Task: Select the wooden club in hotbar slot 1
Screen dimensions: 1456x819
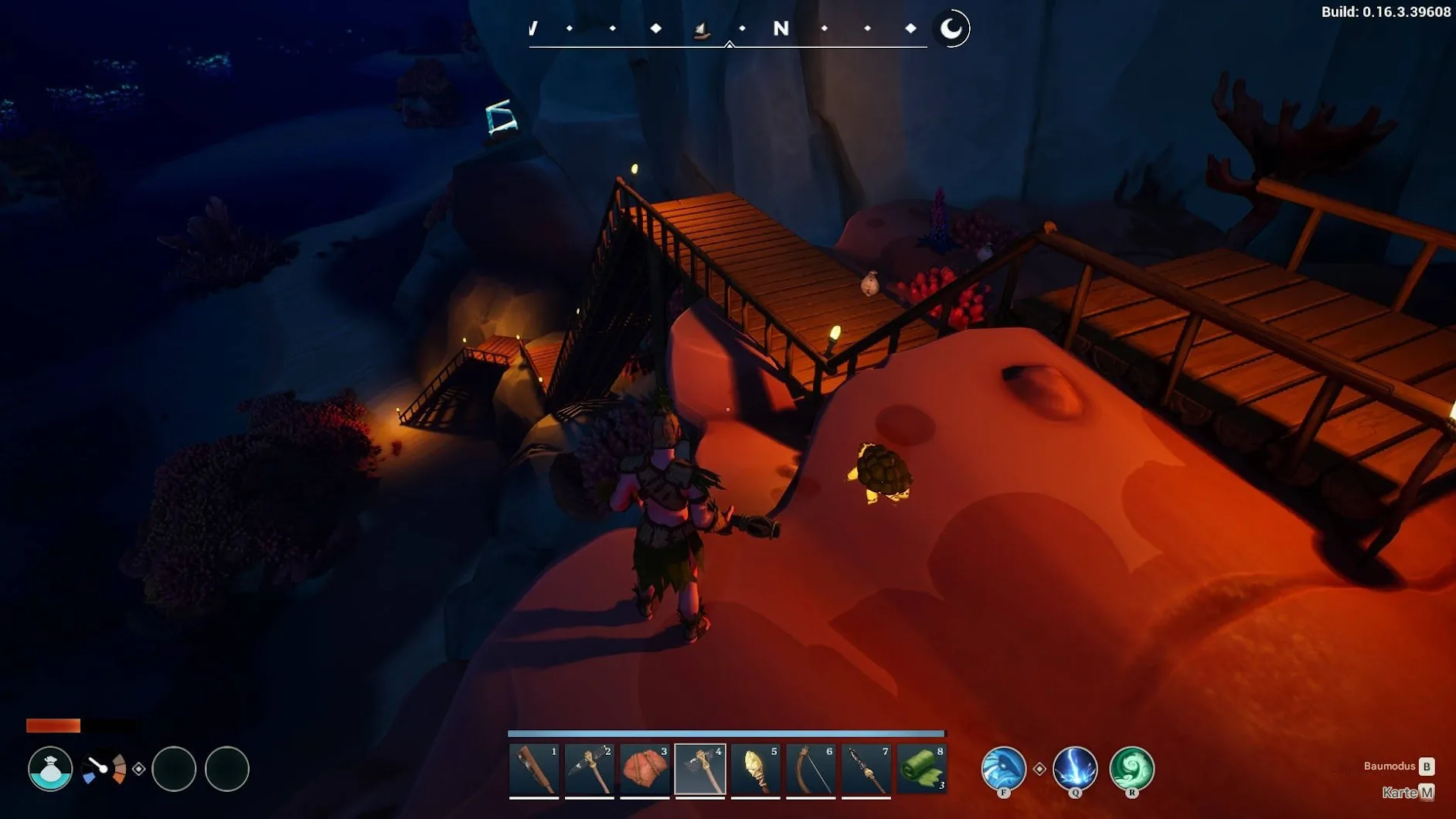Action: [534, 770]
